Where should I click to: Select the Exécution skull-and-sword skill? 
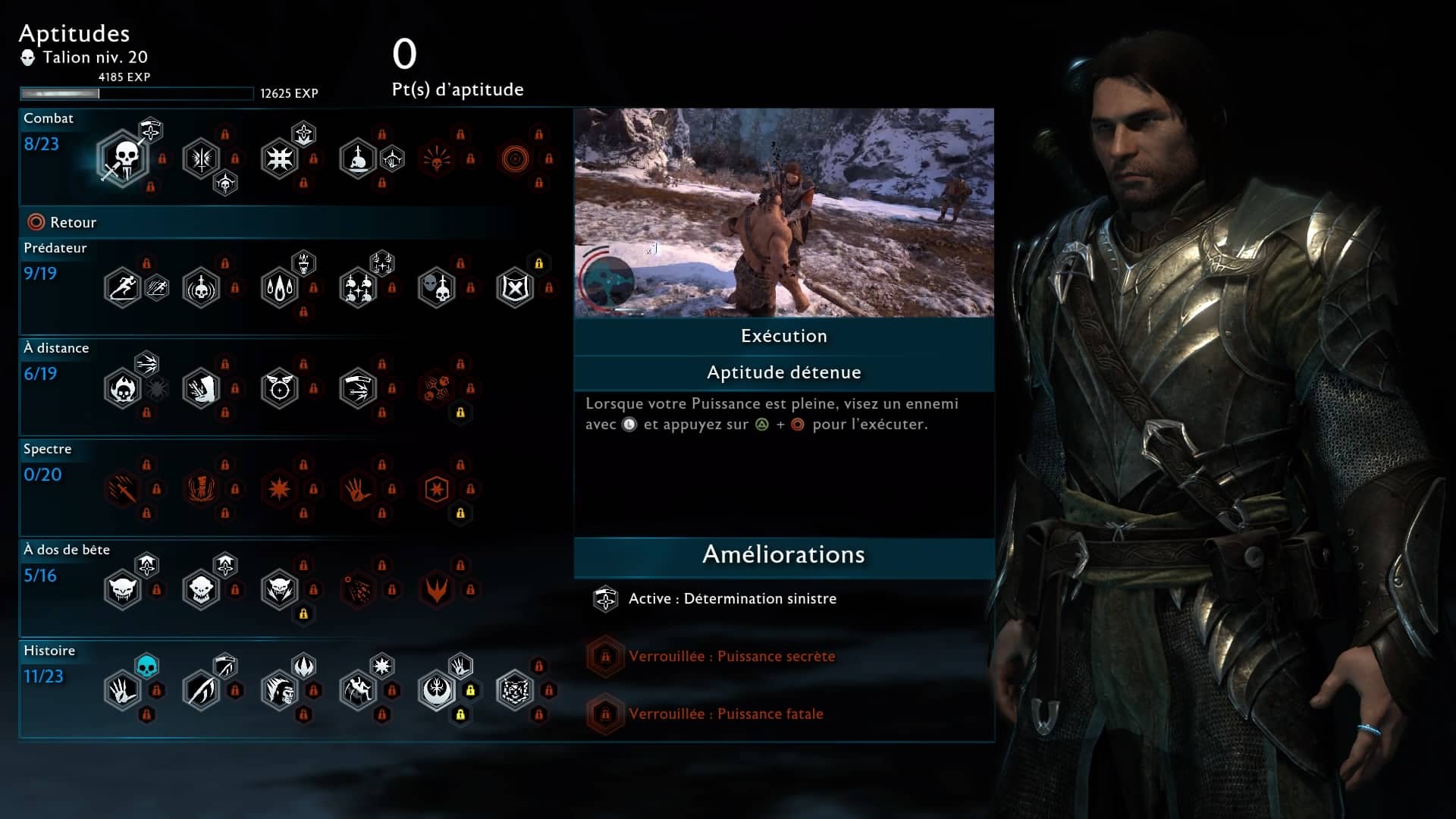pos(123,158)
